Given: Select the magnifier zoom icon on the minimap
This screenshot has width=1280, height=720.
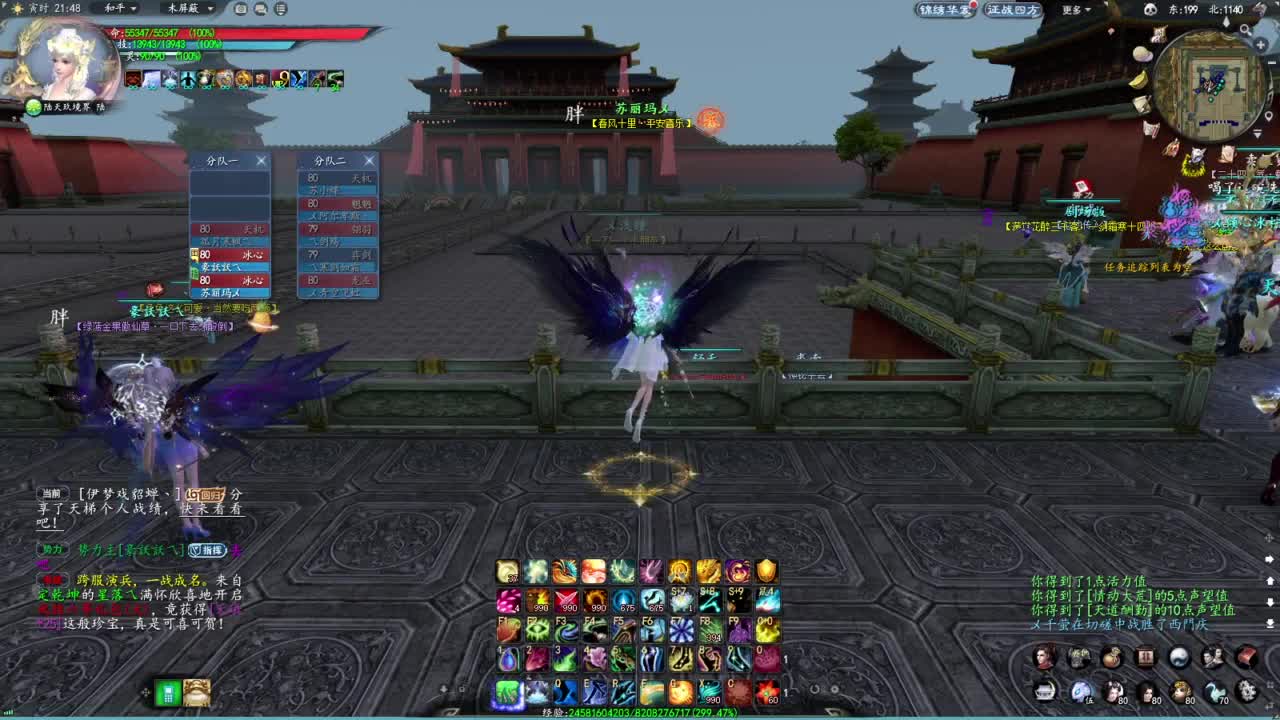Looking at the screenshot, I should coord(1246,30).
